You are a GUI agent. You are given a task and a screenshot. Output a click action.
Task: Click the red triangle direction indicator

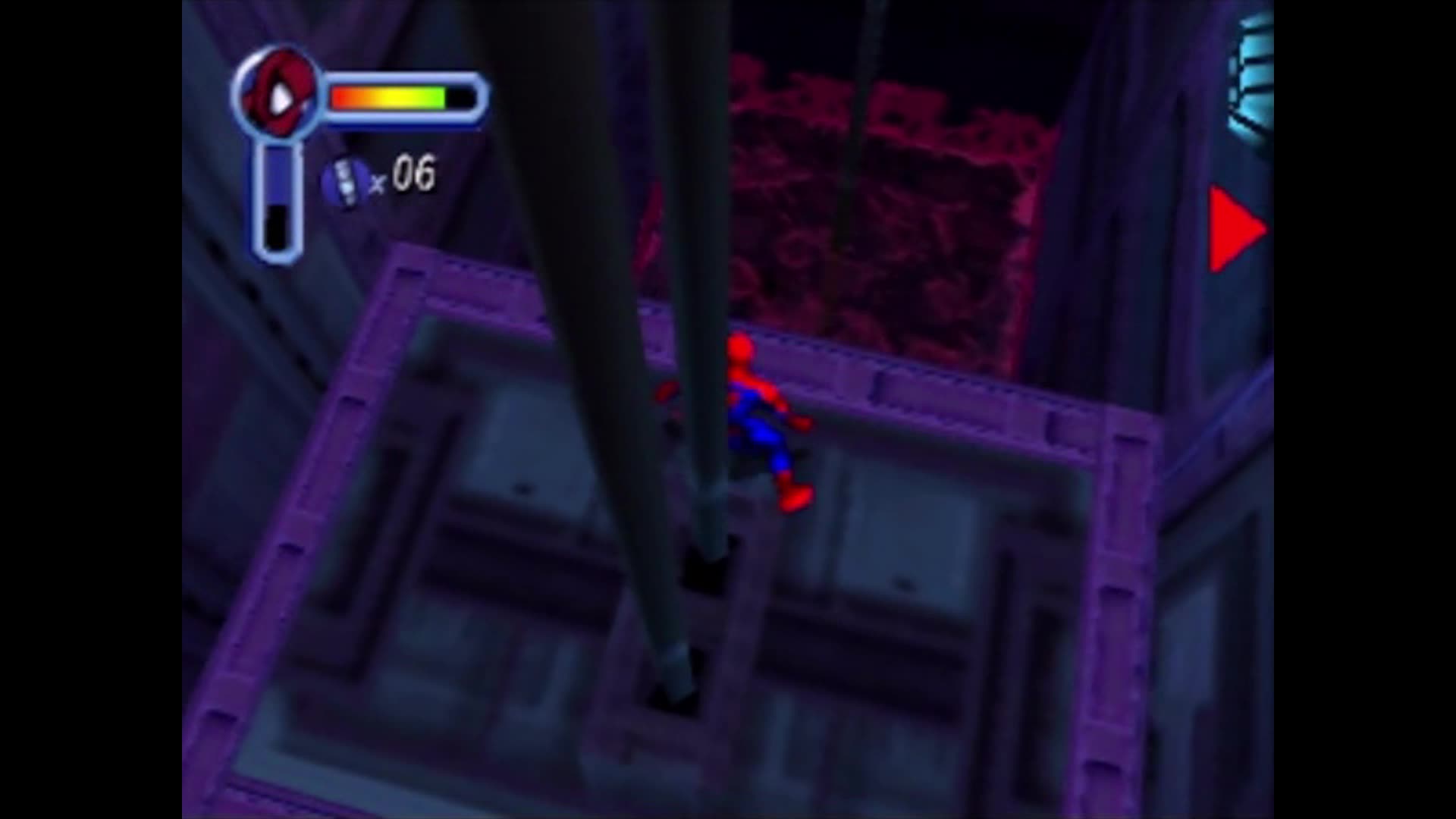[x=1228, y=227]
